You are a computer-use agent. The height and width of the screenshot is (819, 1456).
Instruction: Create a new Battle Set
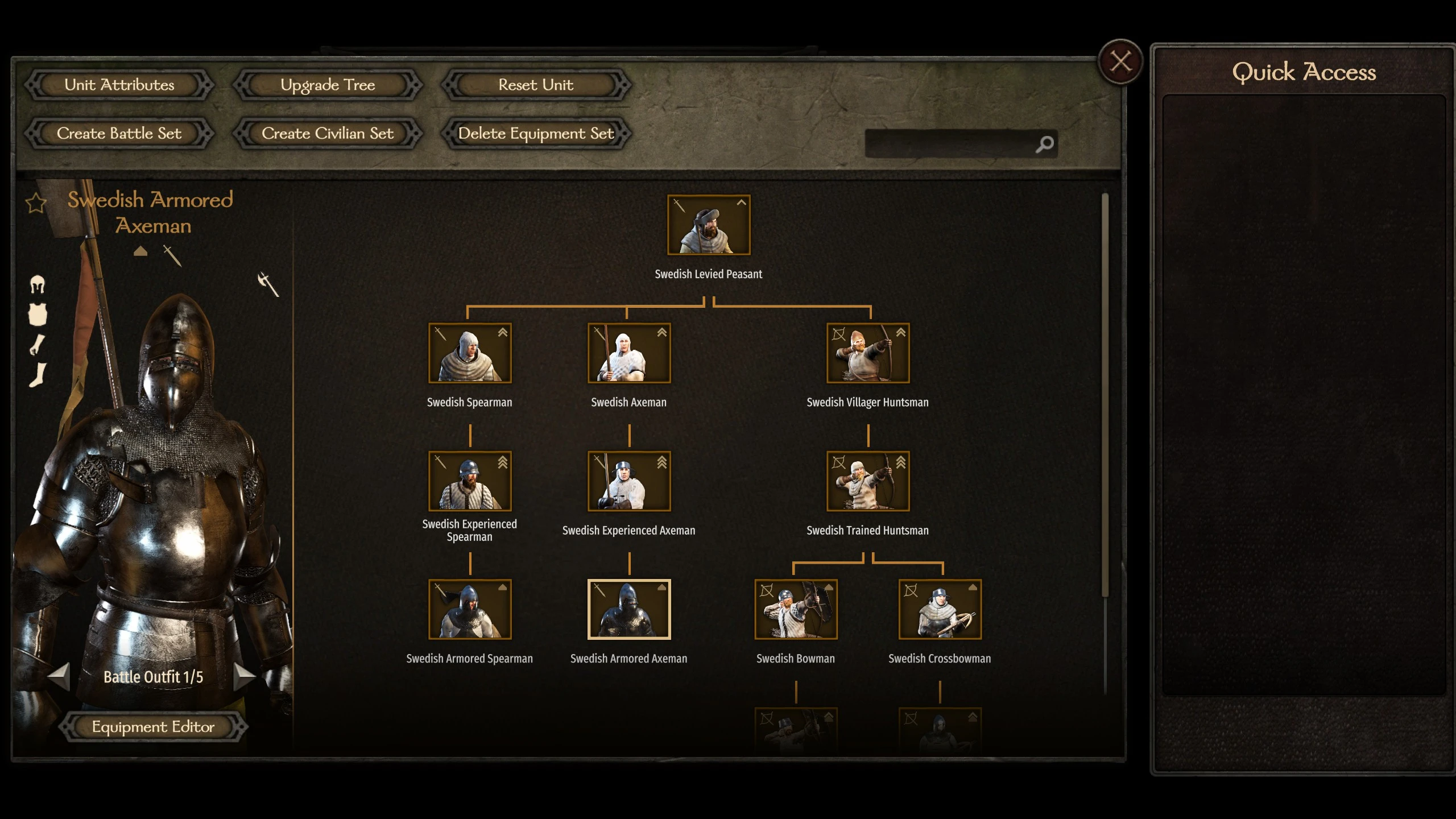pyautogui.click(x=119, y=134)
